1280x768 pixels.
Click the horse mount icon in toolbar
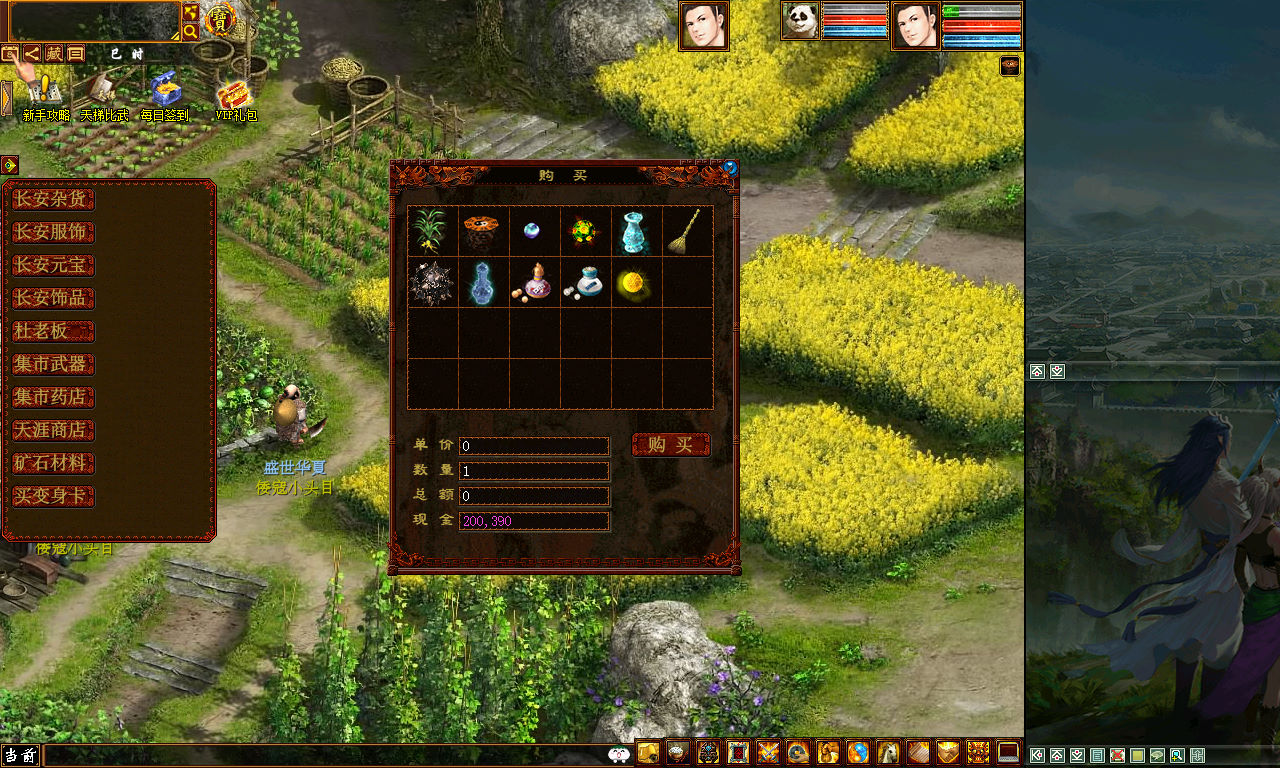tap(888, 752)
